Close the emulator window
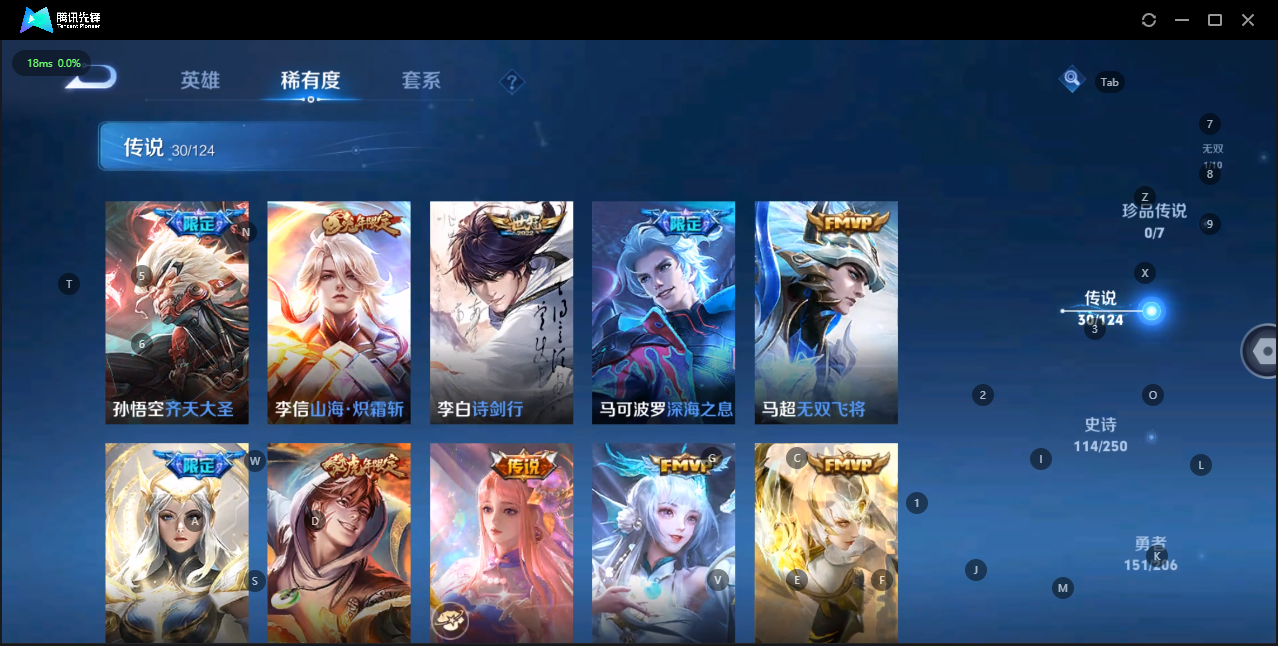Screen dimensions: 1278x646 pyautogui.click(x=1248, y=20)
